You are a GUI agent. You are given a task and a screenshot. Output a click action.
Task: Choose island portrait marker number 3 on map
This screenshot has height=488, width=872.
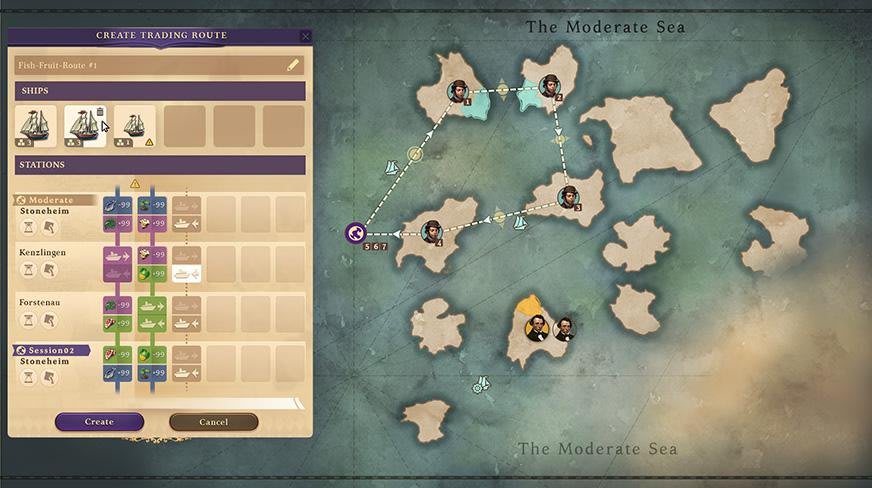point(568,195)
